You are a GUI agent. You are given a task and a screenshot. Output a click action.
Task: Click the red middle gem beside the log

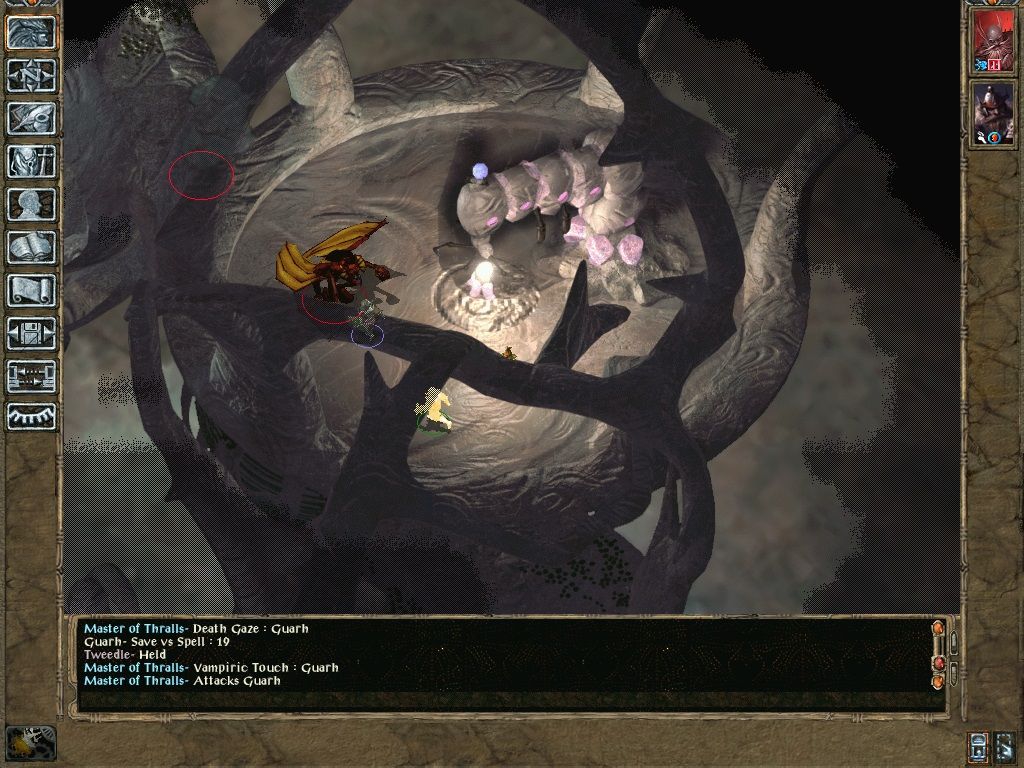(x=938, y=663)
